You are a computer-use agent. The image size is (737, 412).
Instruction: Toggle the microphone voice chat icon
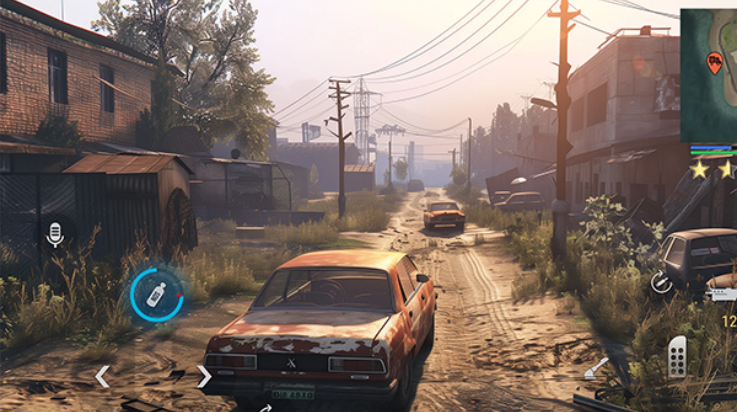[x=55, y=234]
